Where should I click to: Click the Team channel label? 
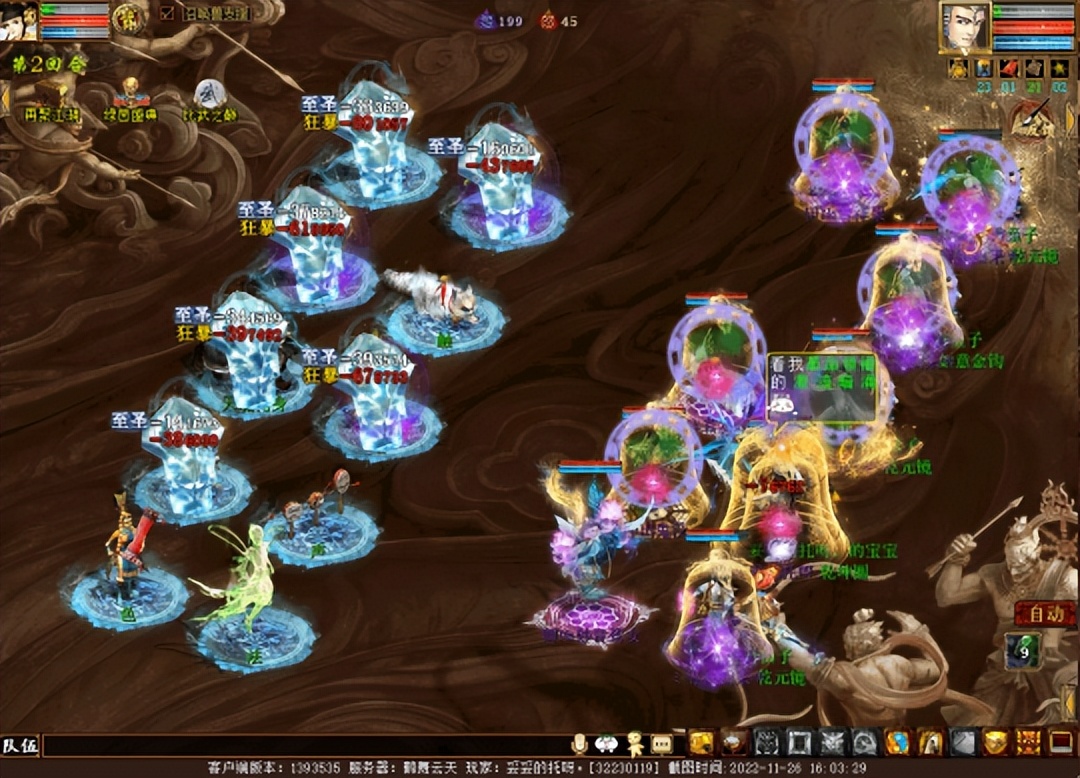coord(20,745)
